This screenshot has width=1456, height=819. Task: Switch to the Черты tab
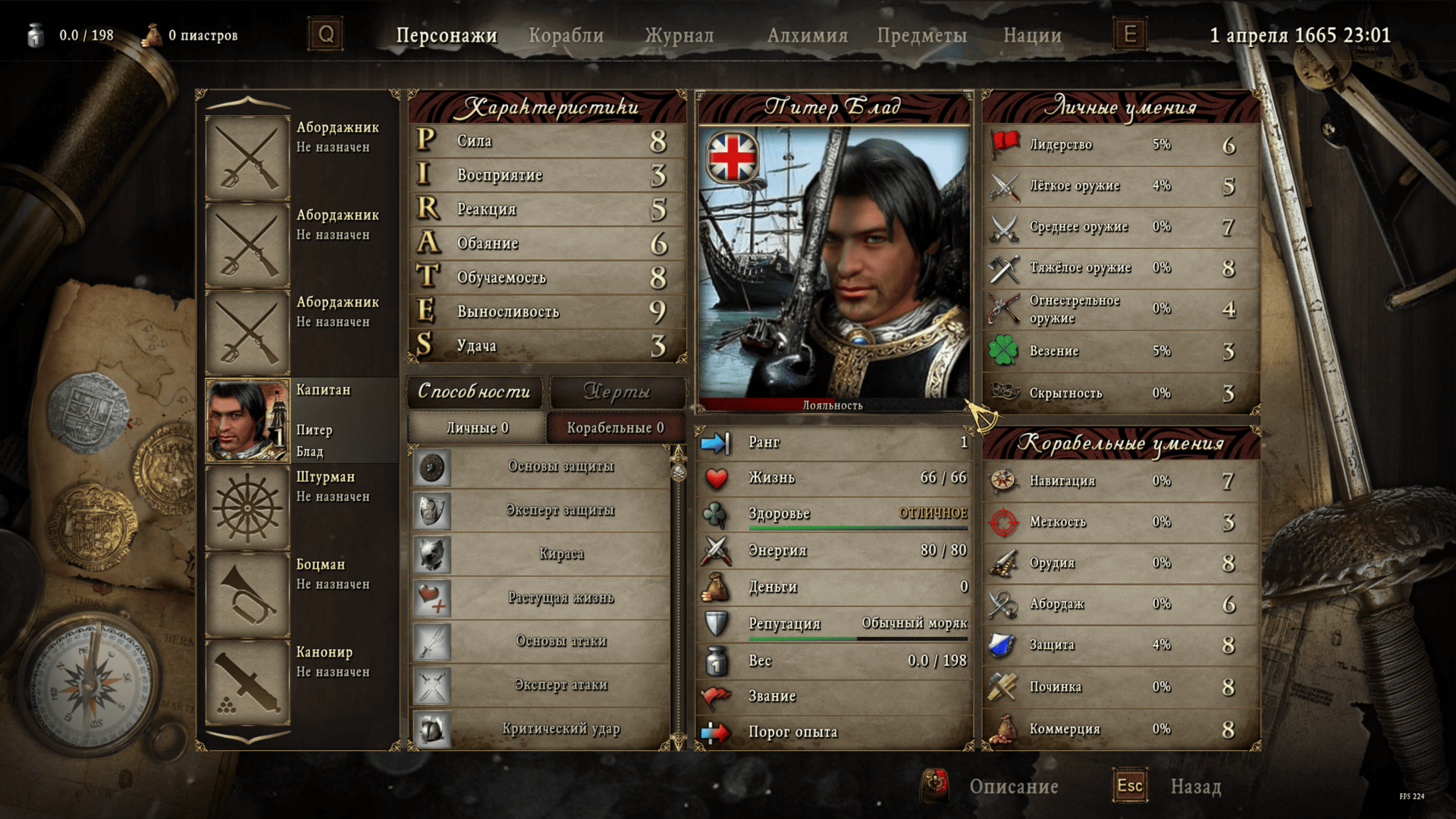pos(617,392)
